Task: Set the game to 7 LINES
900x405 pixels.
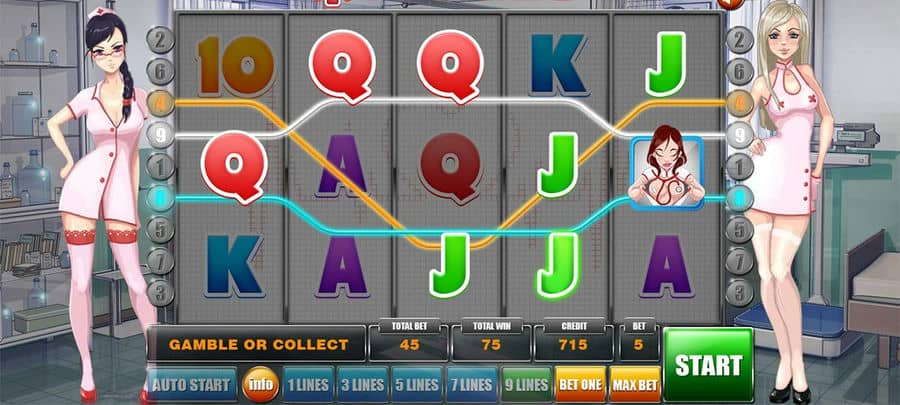Action: pyautogui.click(x=469, y=384)
